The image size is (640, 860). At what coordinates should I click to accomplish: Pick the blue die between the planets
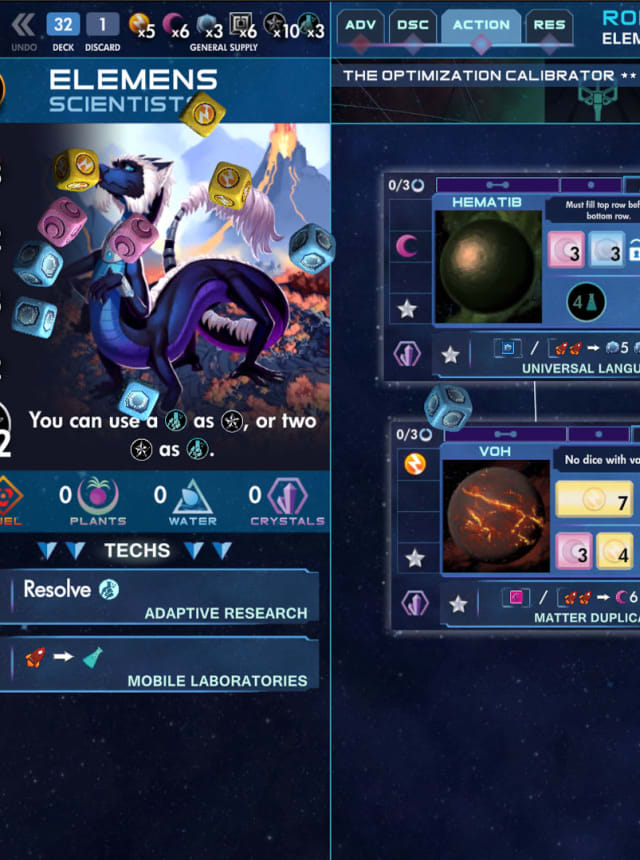[x=448, y=407]
